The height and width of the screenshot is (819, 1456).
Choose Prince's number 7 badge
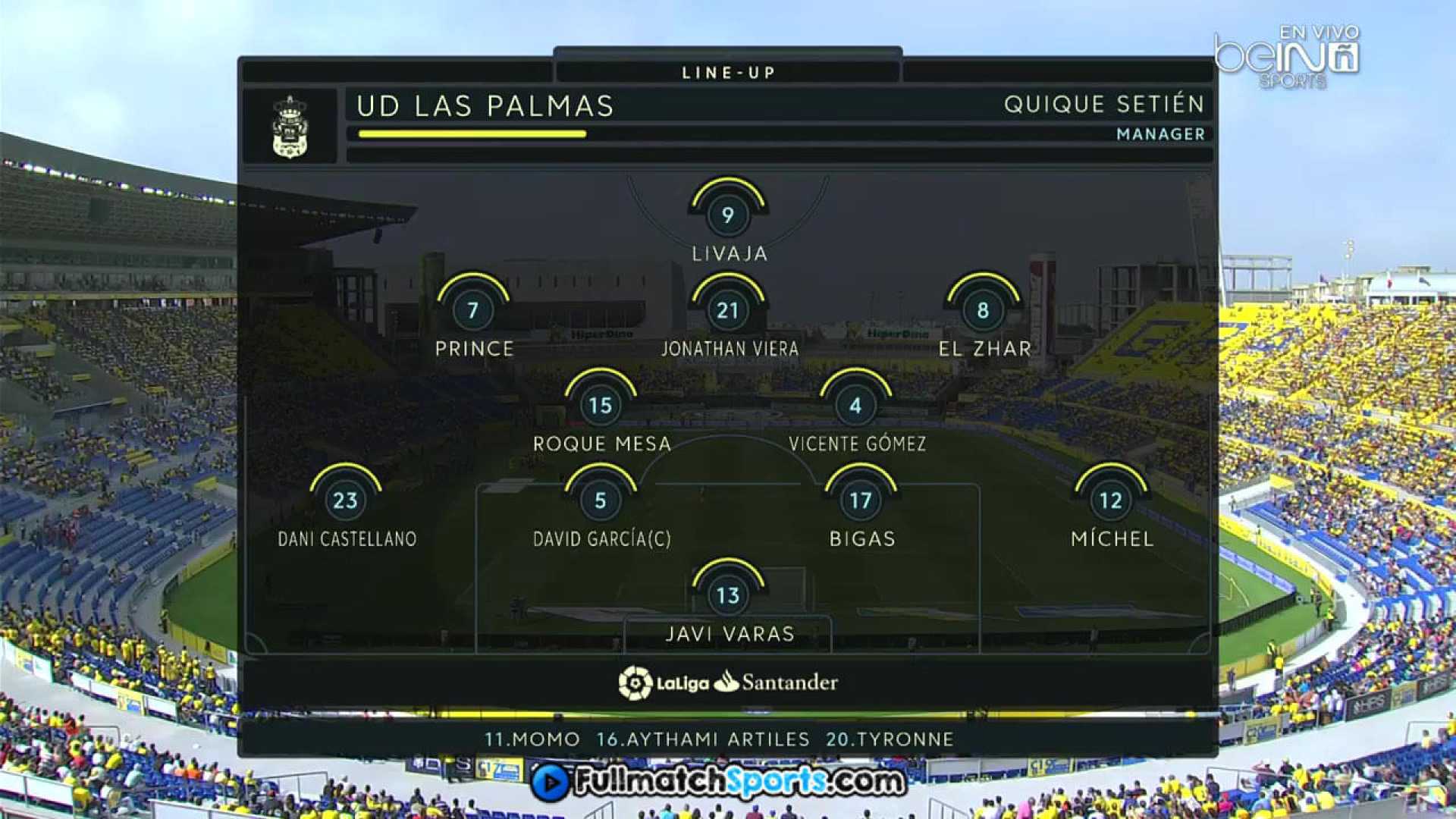coord(472,310)
